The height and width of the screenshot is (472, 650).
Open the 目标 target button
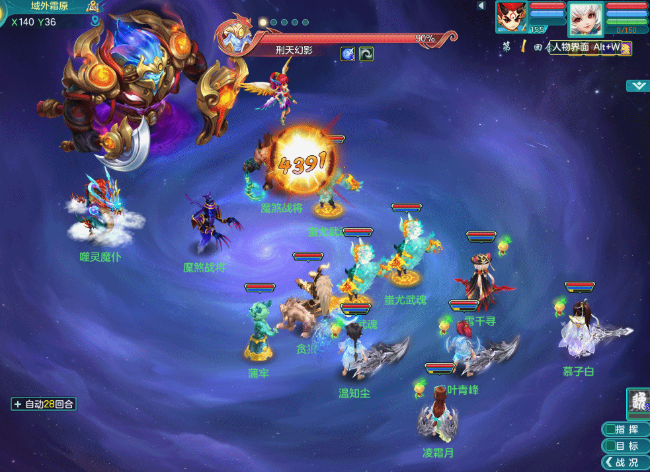coord(626,446)
